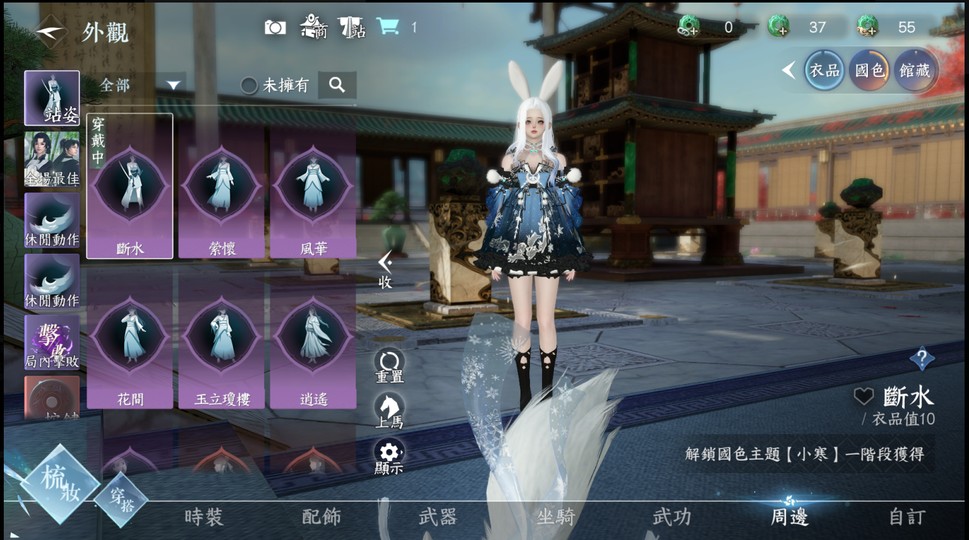
Task: Switch to the 時裝 tab
Action: [204, 517]
